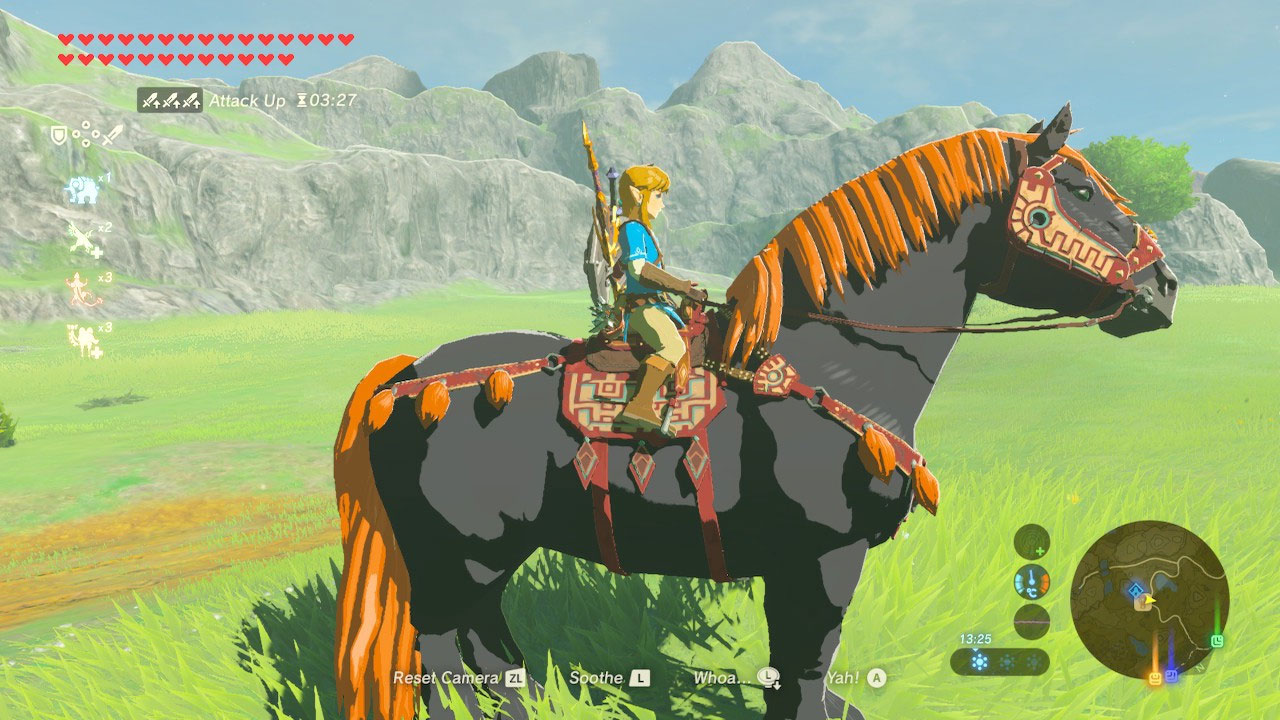
Task: Click the d-pad selector between shield and sword
Action: (x=85, y=134)
